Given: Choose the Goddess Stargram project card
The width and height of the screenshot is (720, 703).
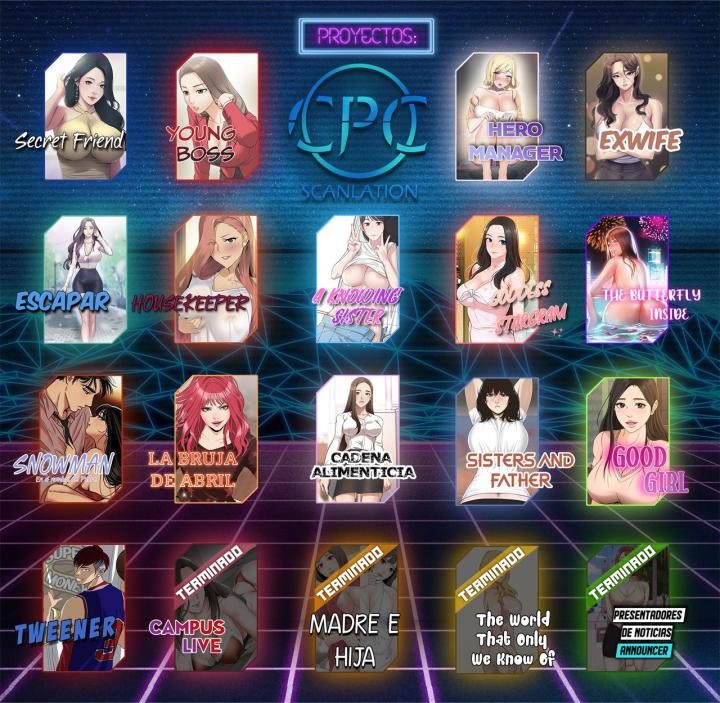Looking at the screenshot, I should click(x=497, y=277).
